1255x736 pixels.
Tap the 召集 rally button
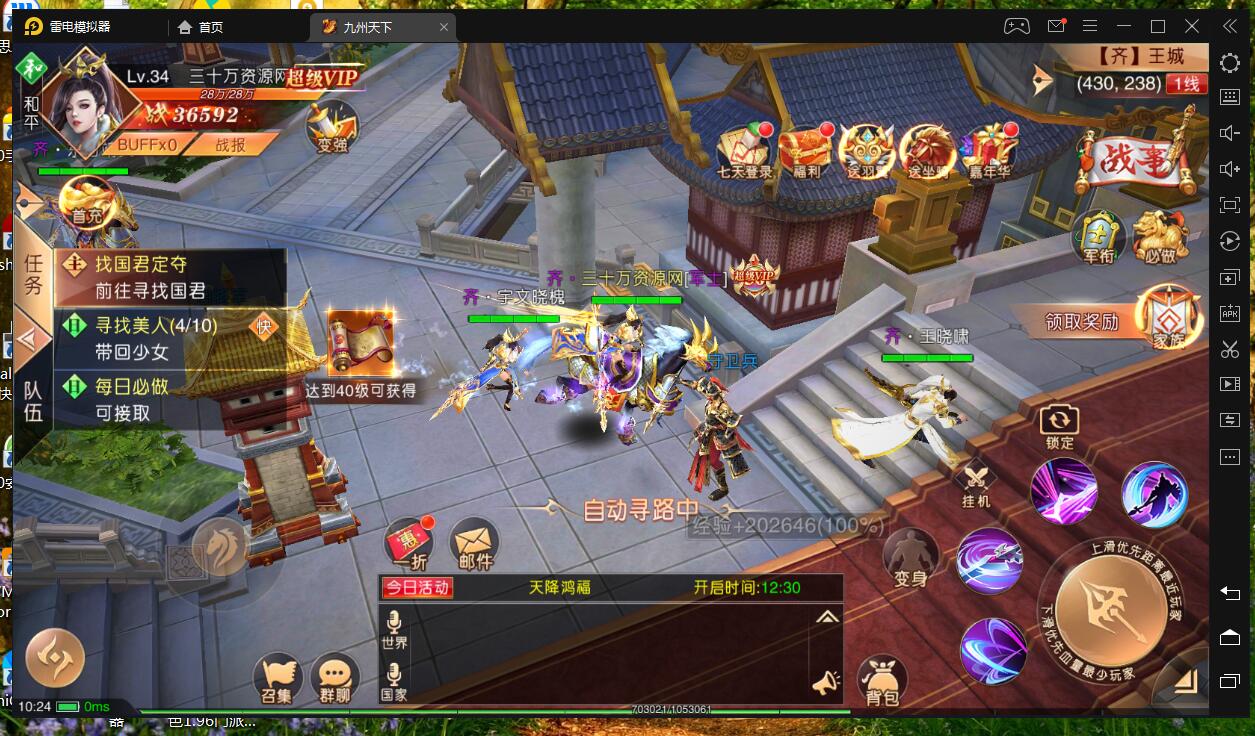pos(278,680)
